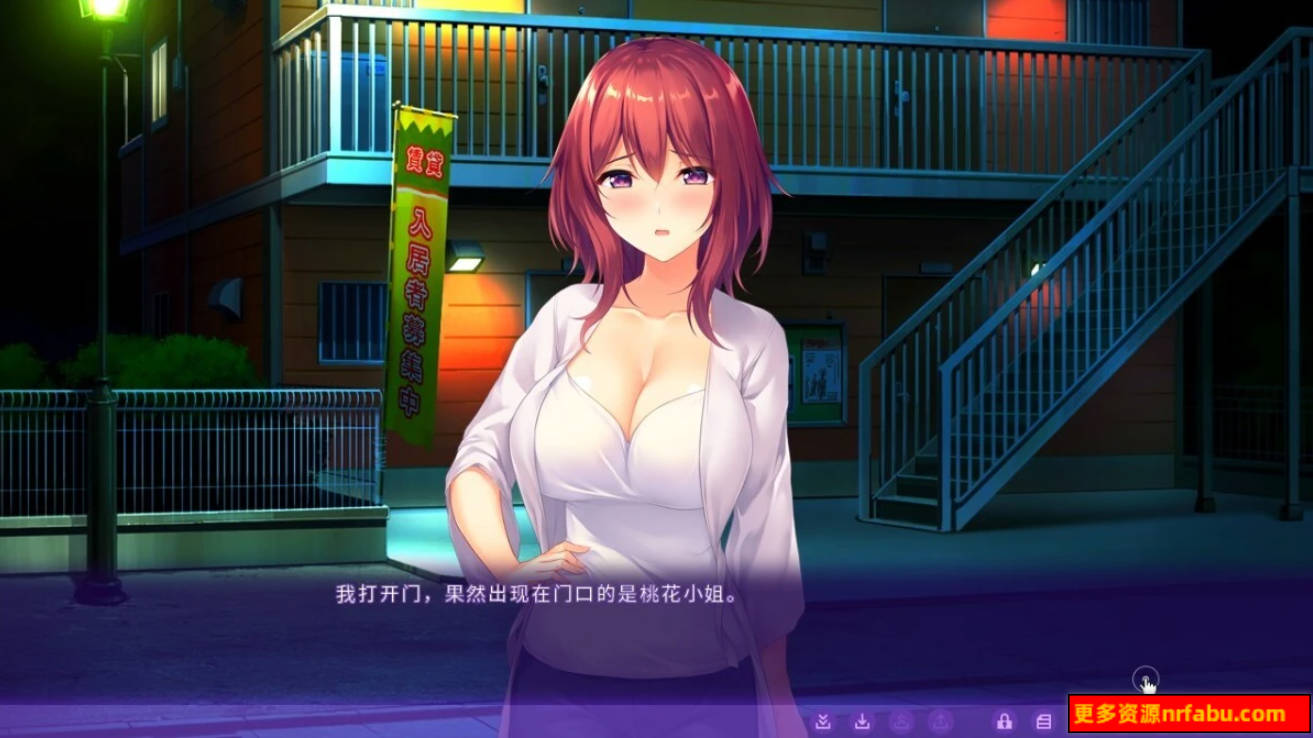1313x738 pixels.
Task: Toggle the interface lock with the padlock
Action: click(x=1004, y=720)
